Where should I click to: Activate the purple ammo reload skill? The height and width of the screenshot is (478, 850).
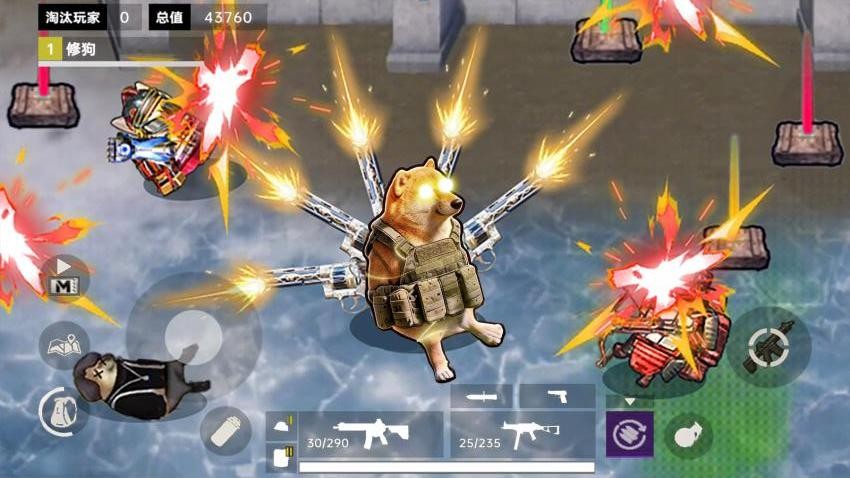629,435
